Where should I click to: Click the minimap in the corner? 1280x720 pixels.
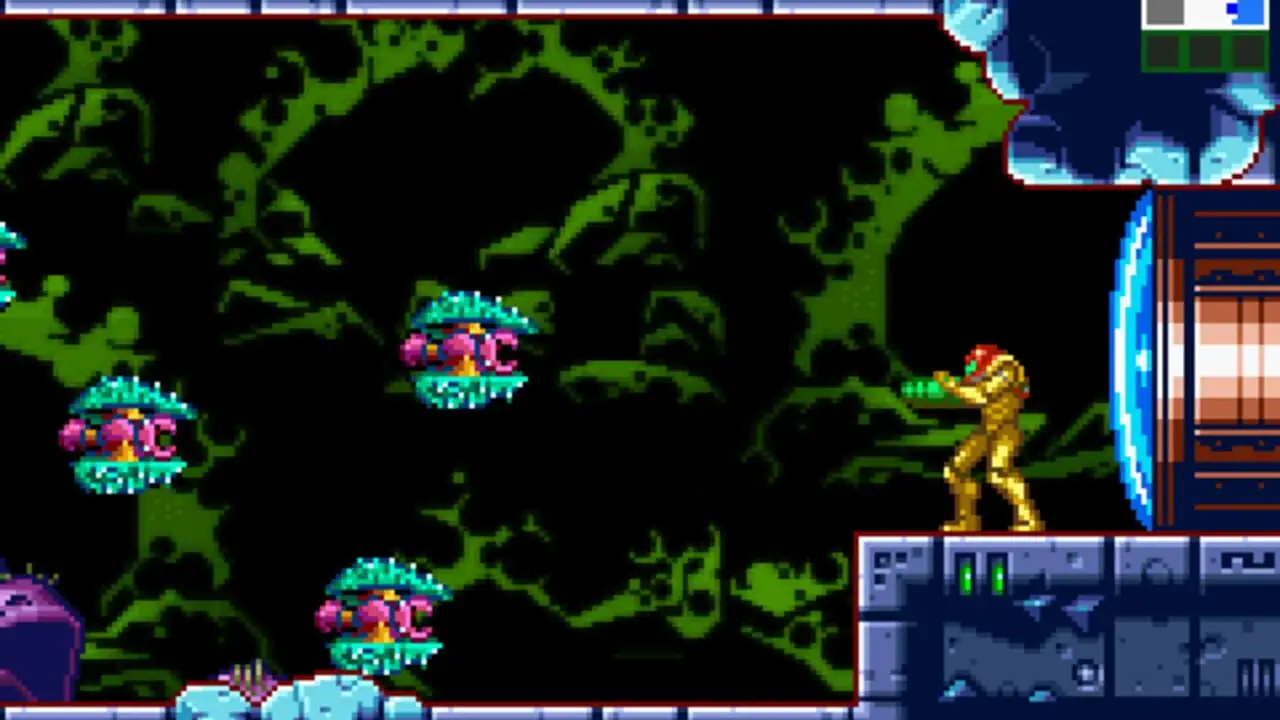tap(1205, 34)
